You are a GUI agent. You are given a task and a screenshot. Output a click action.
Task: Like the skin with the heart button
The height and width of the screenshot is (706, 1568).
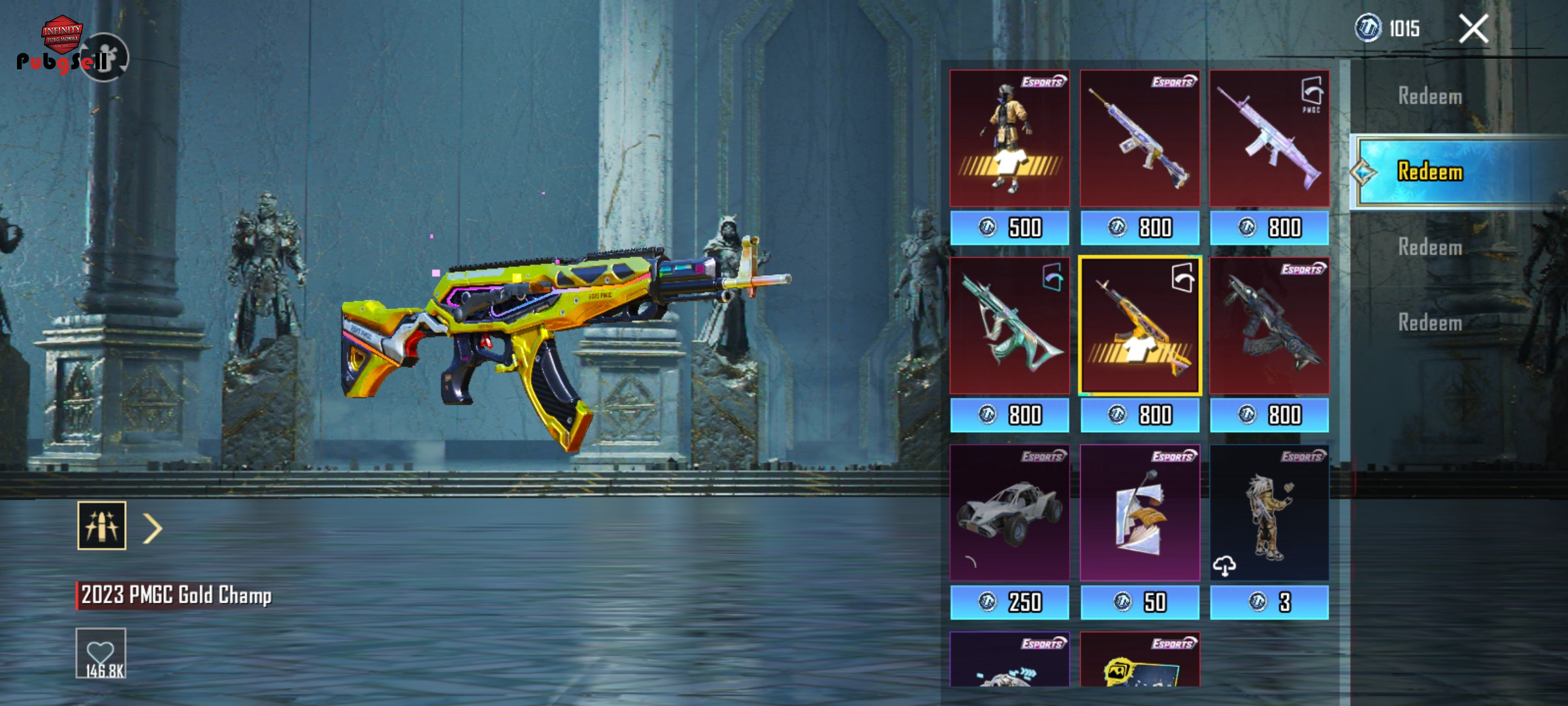[x=101, y=653]
